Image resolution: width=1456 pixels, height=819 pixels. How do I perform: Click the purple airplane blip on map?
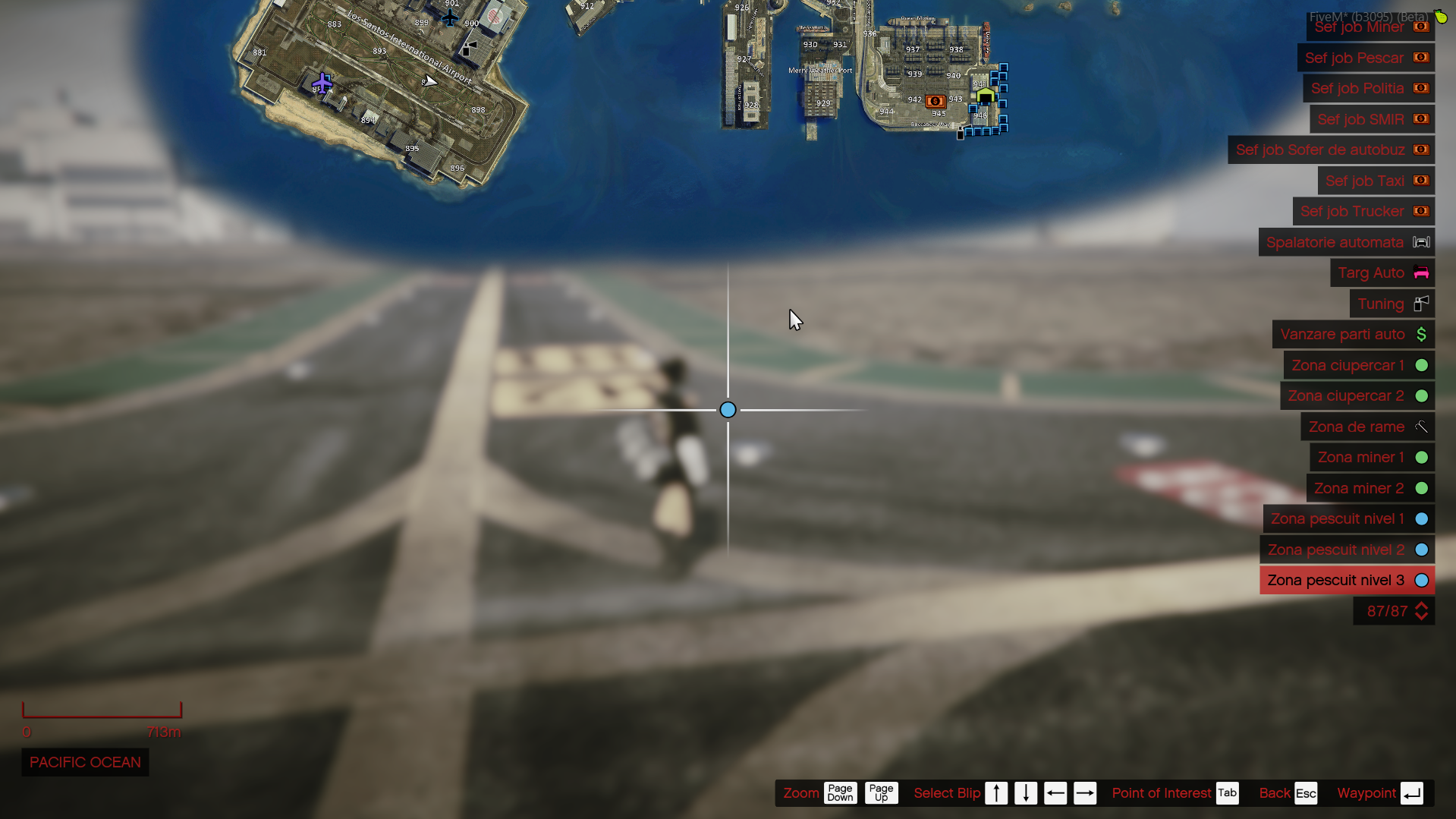click(322, 82)
